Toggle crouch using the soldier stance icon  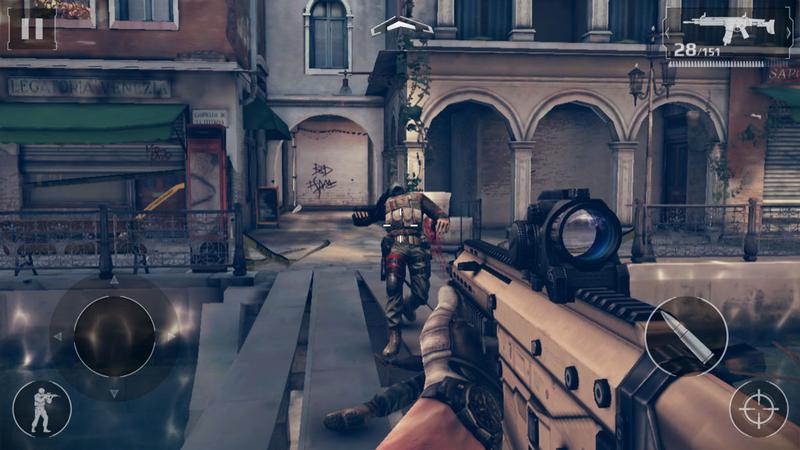click(42, 408)
